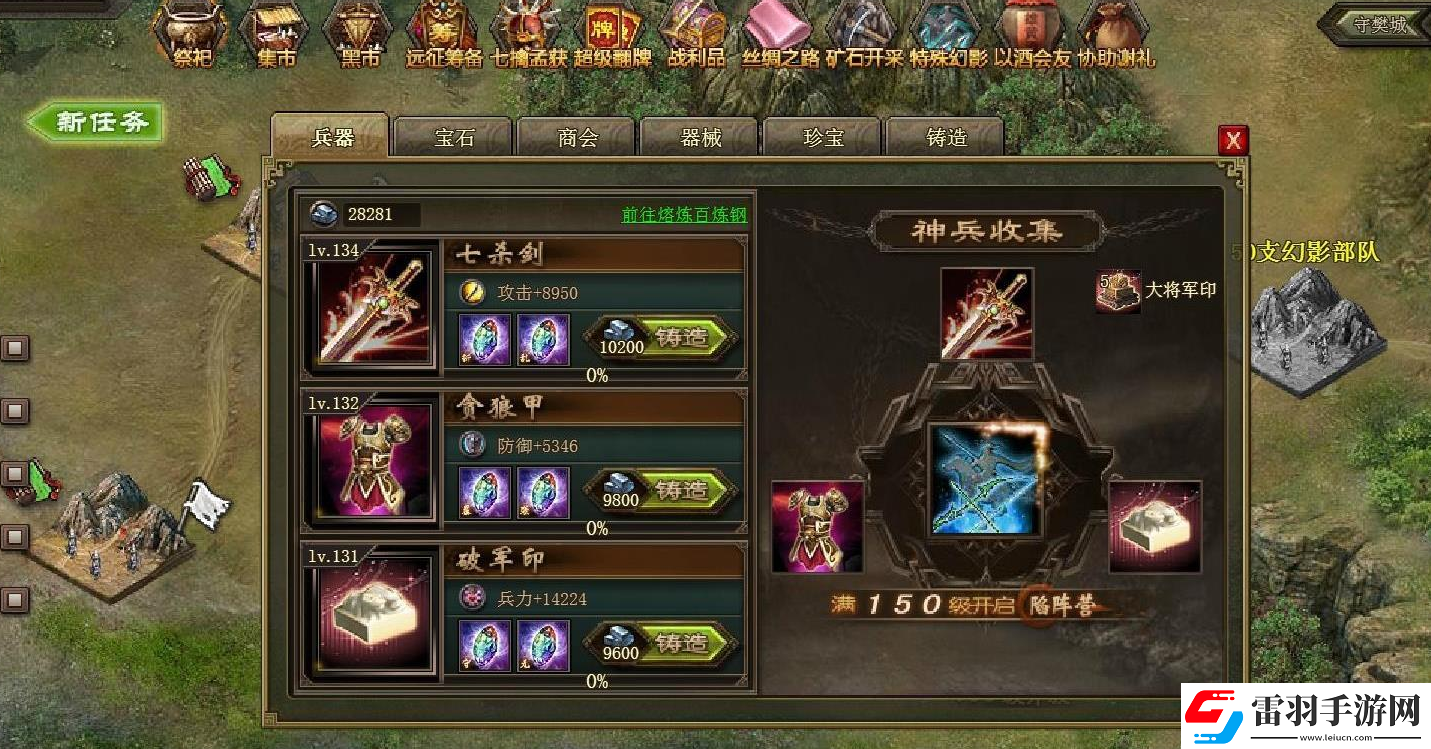Open 七擒孟获 event icon

[528, 28]
